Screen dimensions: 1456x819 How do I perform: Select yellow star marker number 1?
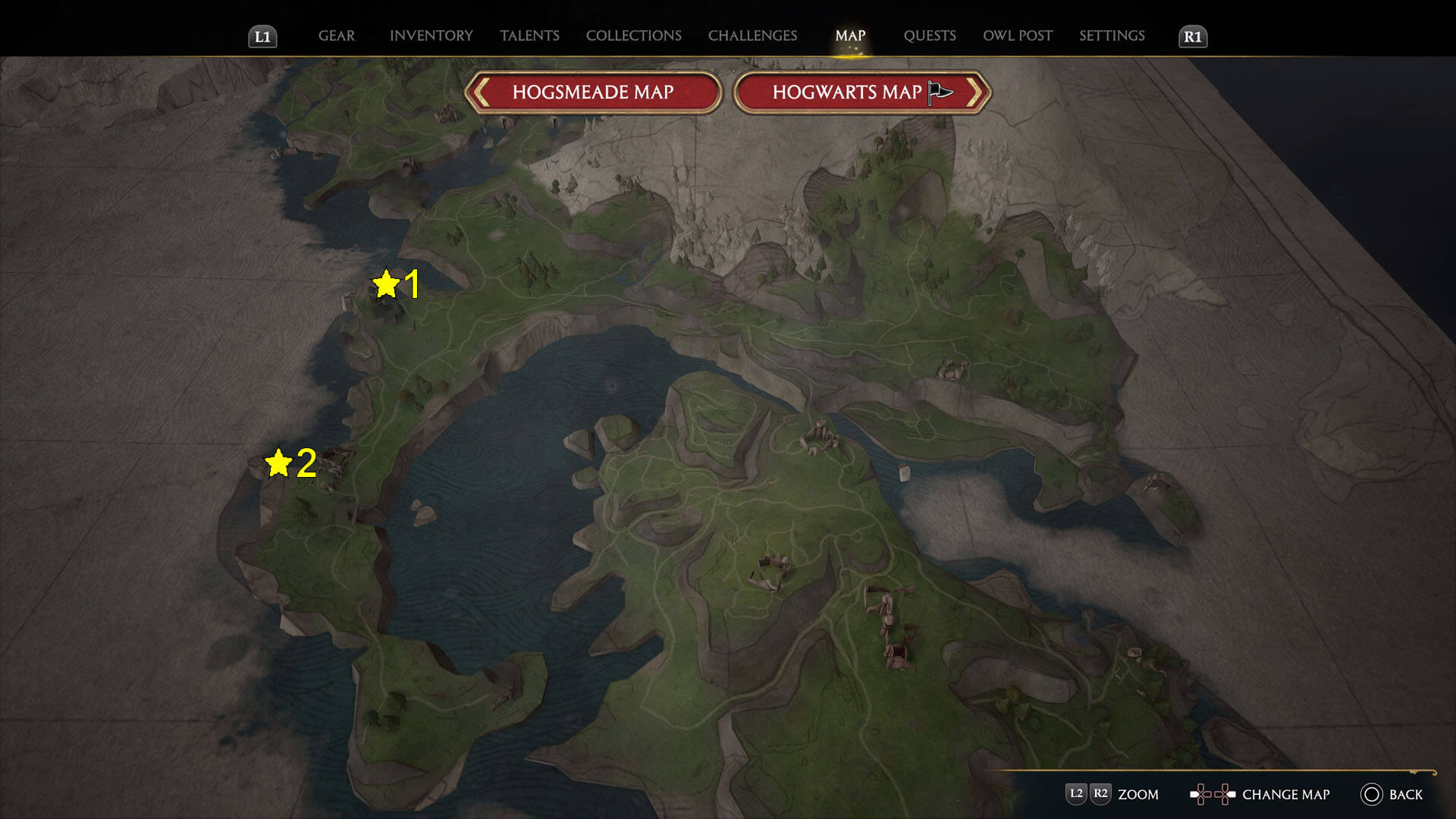(386, 284)
